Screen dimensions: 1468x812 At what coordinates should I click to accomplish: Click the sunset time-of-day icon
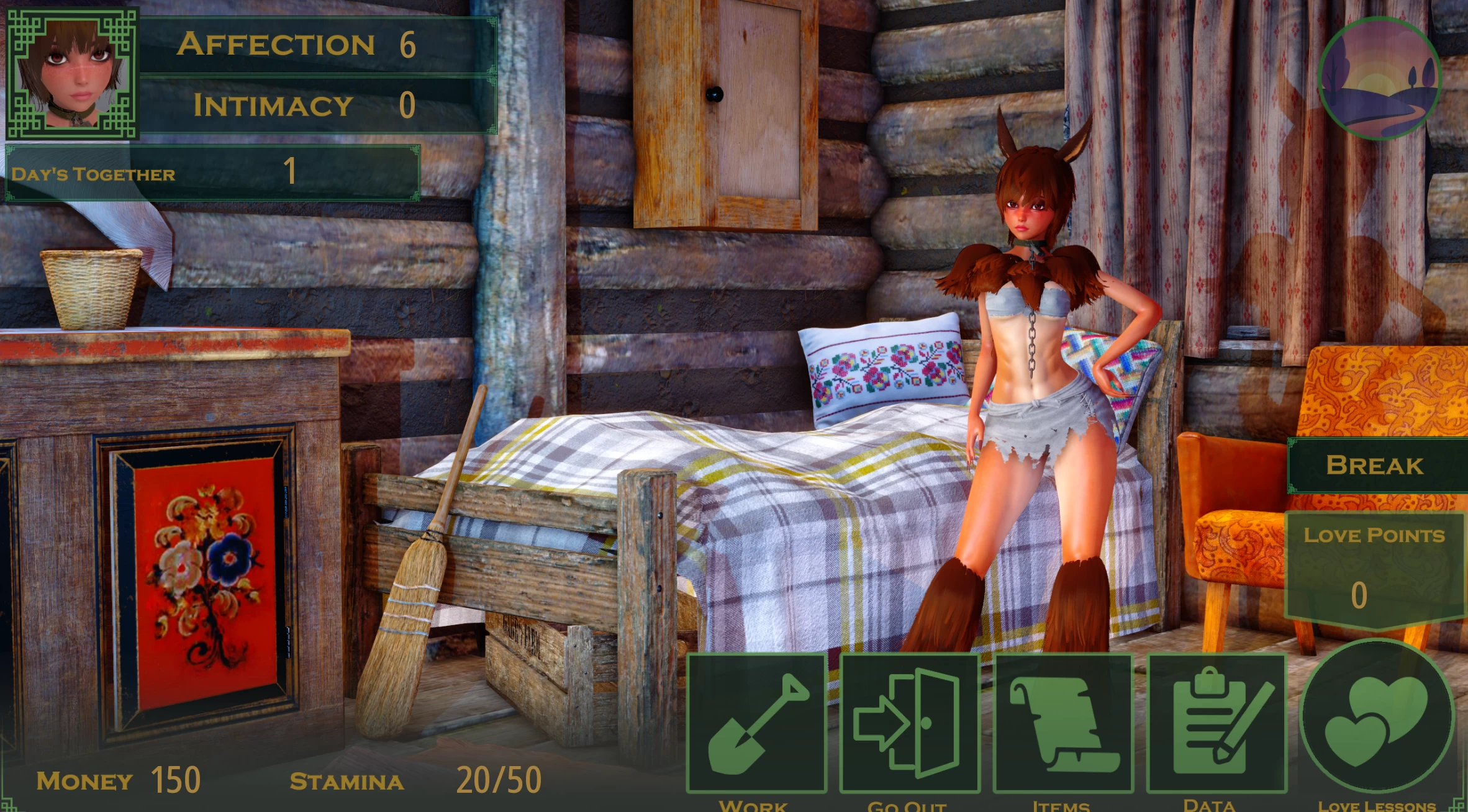[1379, 78]
